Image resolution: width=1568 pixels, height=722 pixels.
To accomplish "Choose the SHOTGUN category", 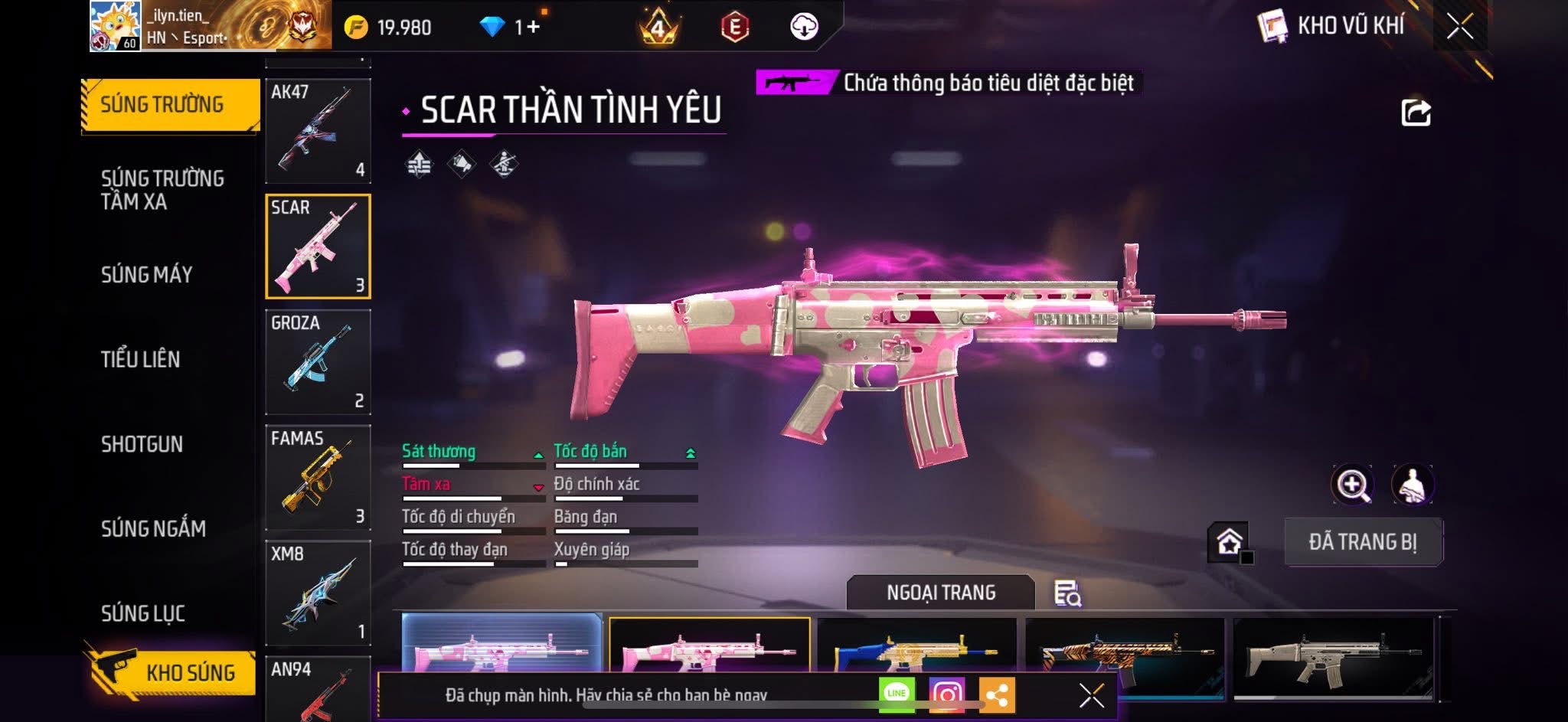I will 142,444.
